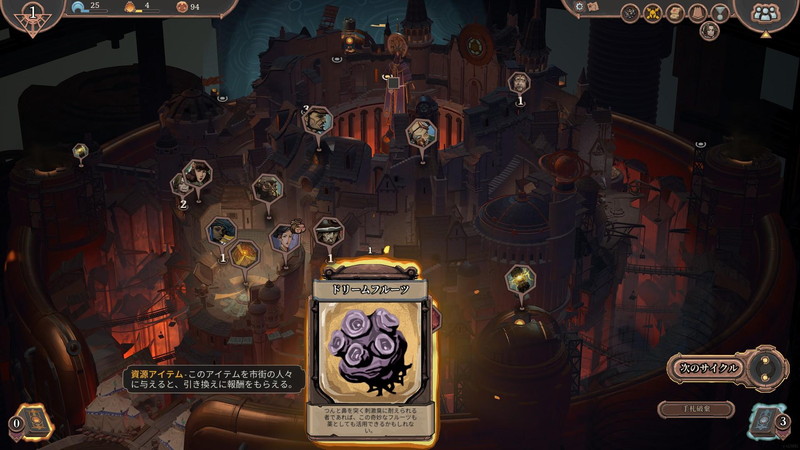Select the bearded man with hat marker
800x450 pixels.
328,231
